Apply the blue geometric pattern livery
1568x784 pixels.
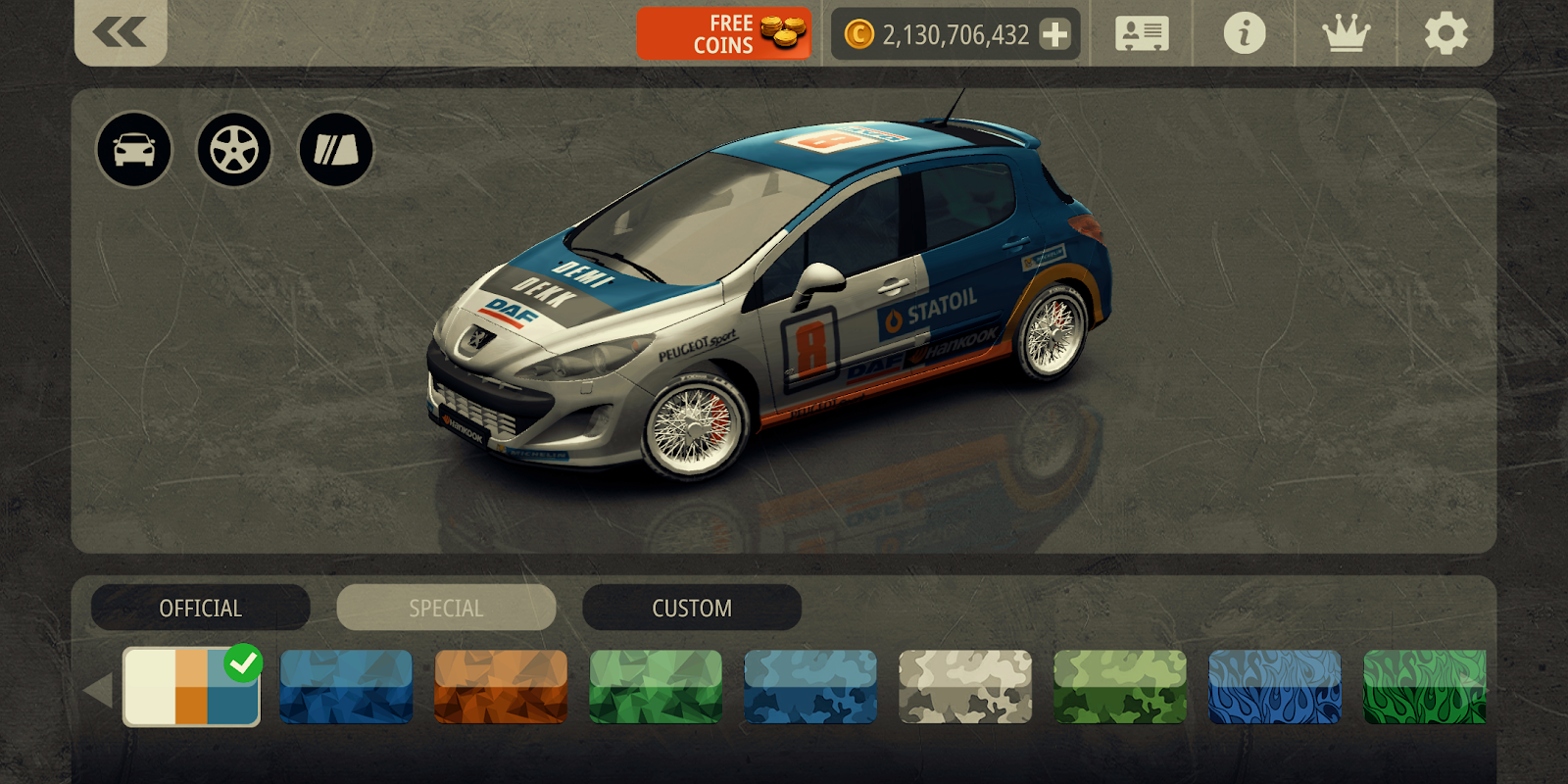(x=346, y=687)
